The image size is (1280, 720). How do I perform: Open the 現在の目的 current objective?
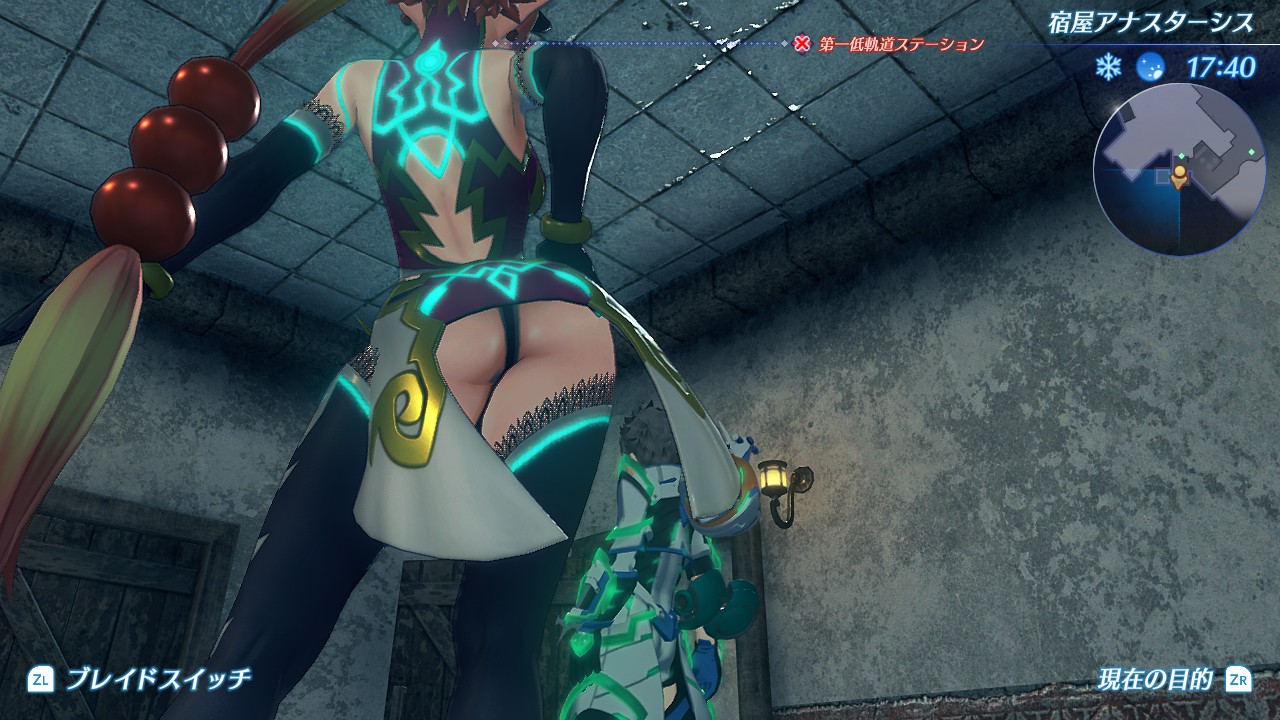click(1153, 680)
